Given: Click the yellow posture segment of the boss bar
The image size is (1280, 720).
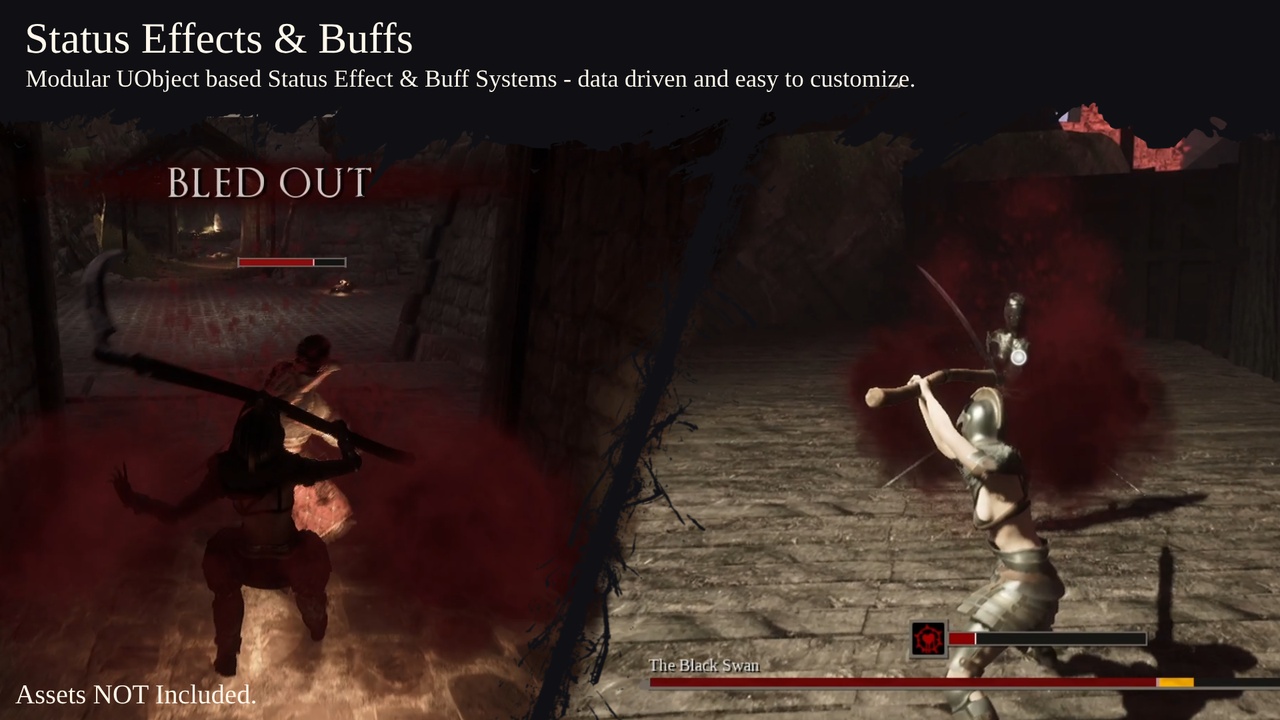Looking at the screenshot, I should [x=1175, y=683].
